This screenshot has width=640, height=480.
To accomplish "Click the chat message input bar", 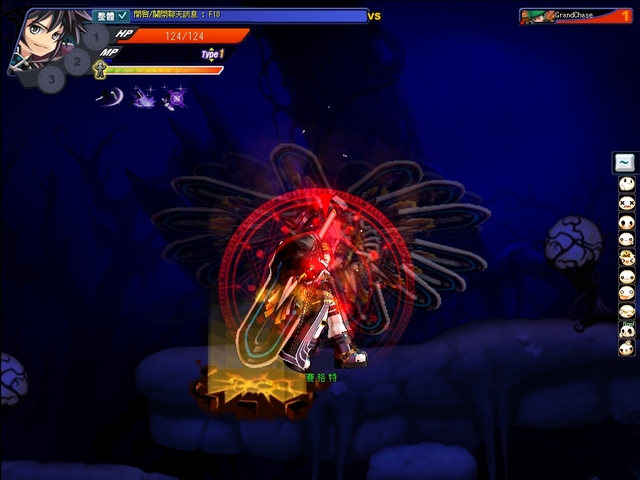I will pos(248,16).
